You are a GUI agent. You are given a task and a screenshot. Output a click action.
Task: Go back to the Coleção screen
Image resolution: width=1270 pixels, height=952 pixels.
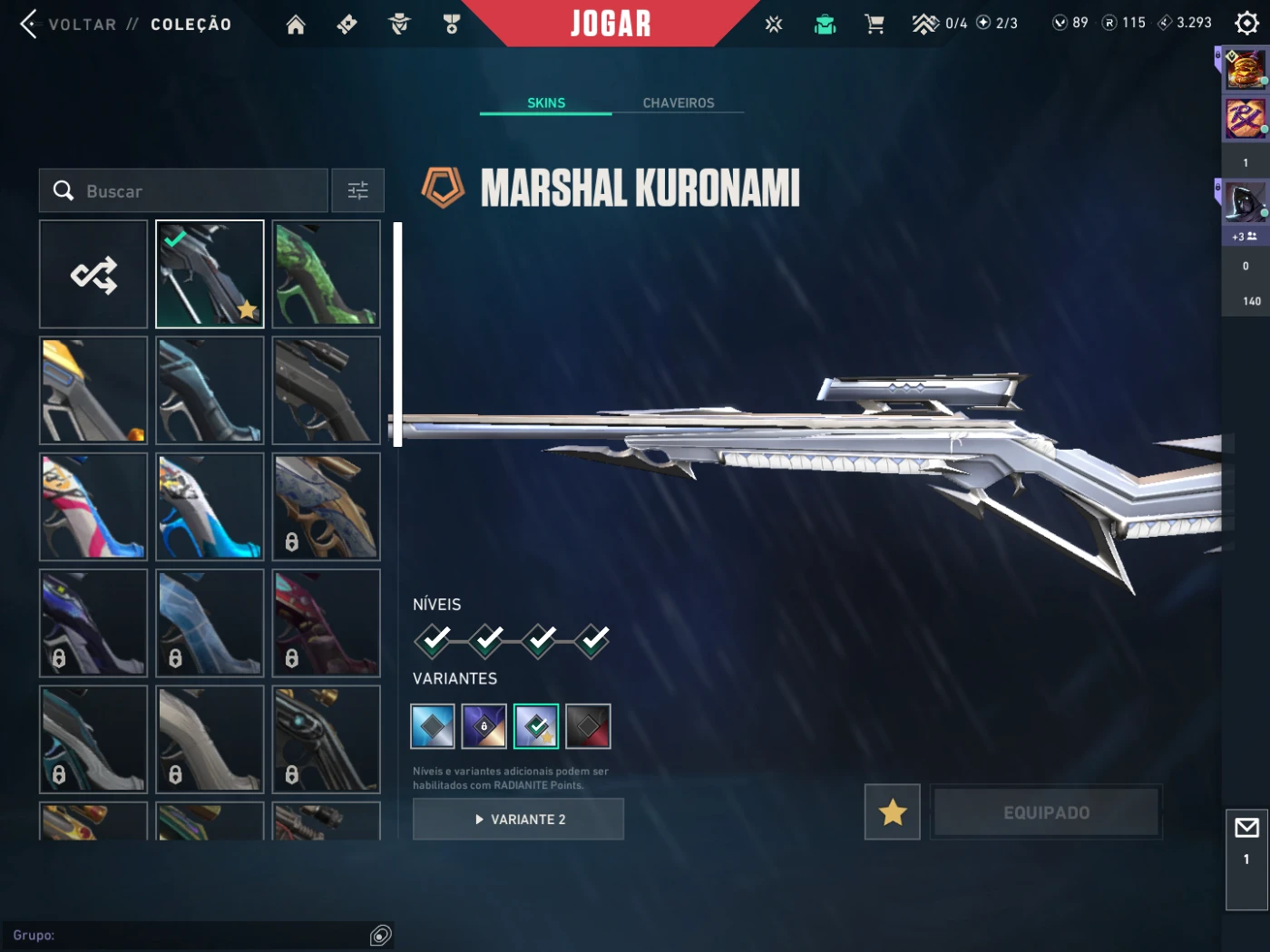[x=82, y=24]
